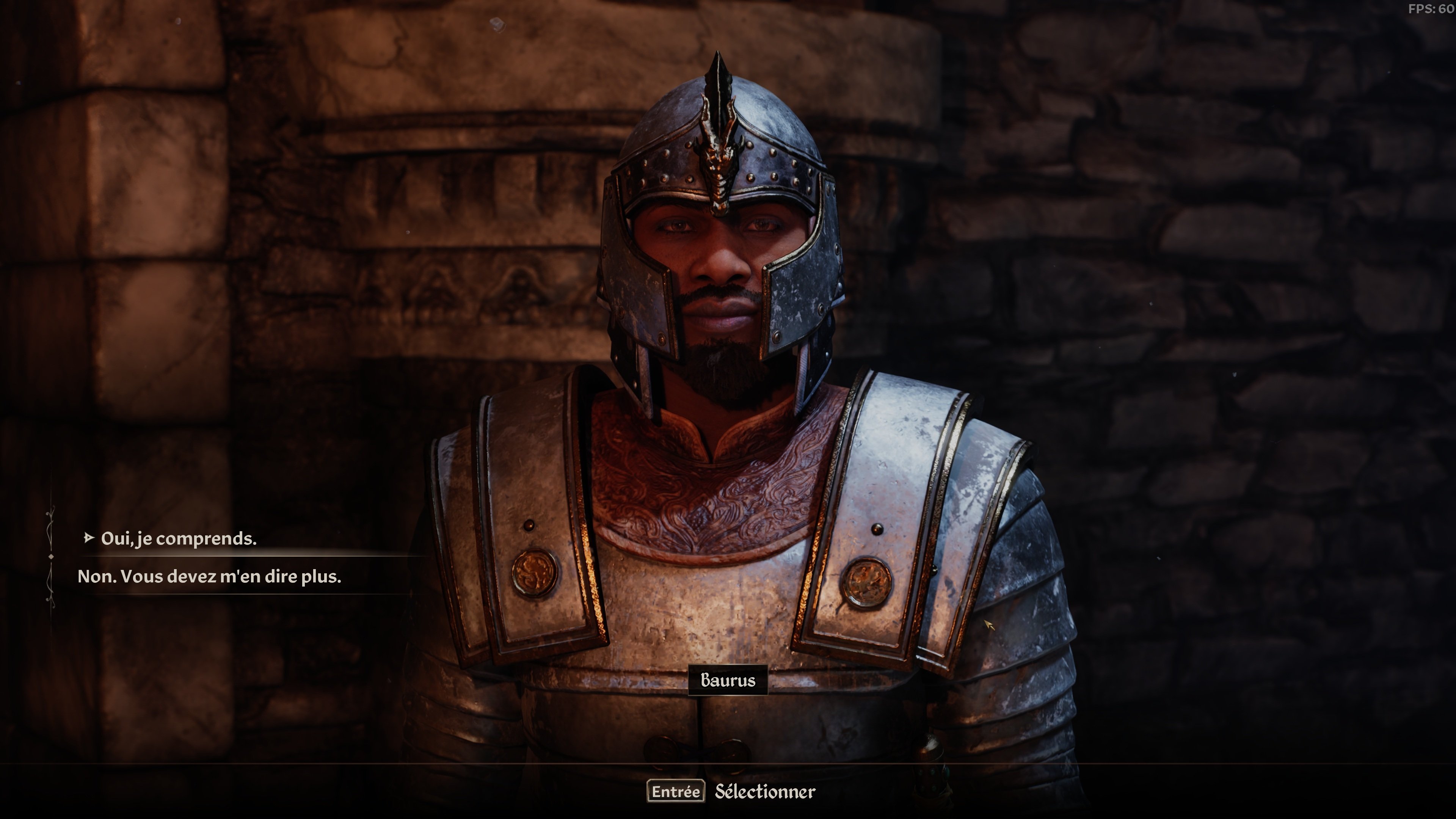Click the Entrée key prompt badge
This screenshot has width=1456, height=819.
(676, 792)
